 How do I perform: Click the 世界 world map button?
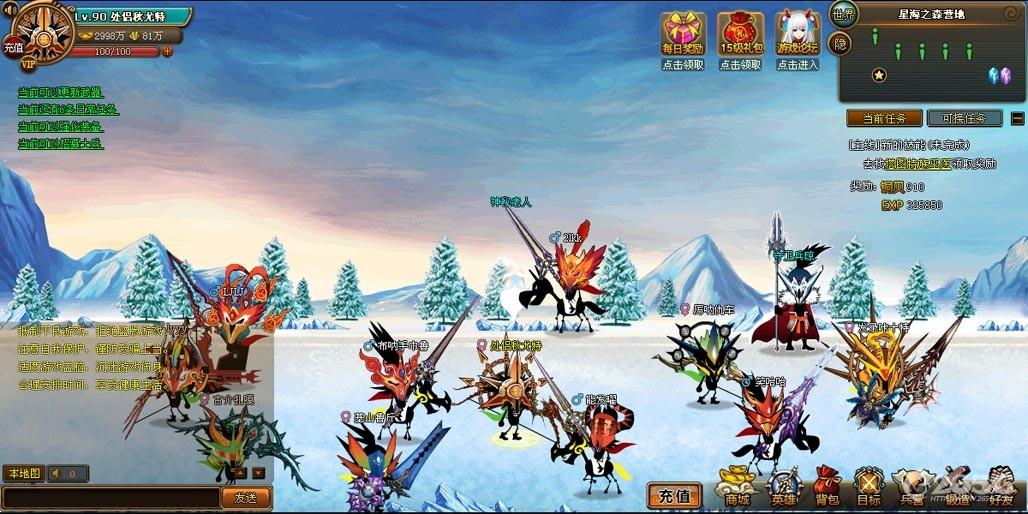tap(843, 16)
